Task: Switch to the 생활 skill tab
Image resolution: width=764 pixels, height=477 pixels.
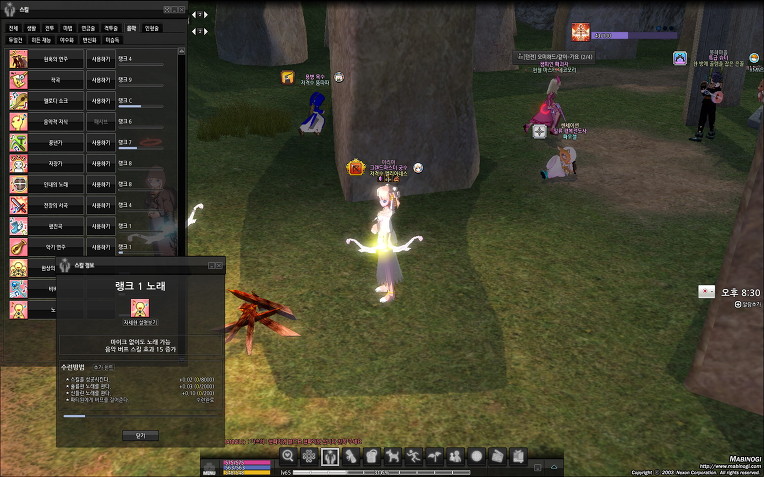Action: tap(32, 28)
